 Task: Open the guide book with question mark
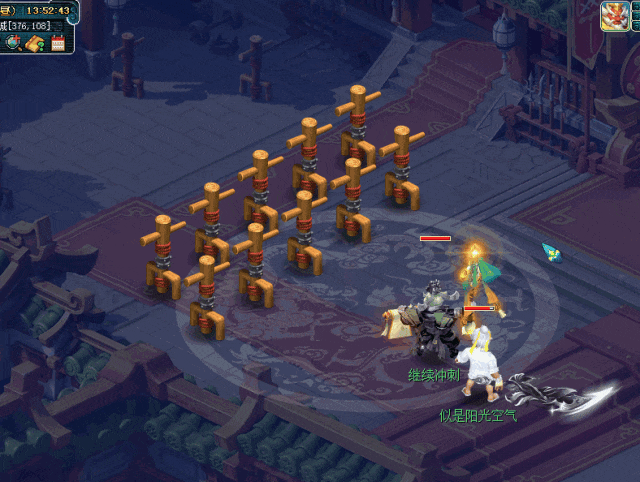[x=35, y=43]
